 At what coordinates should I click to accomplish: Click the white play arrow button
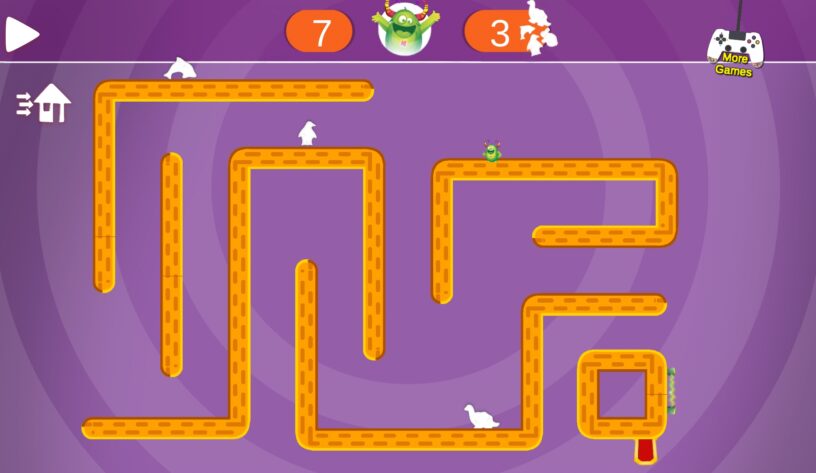[x=21, y=34]
